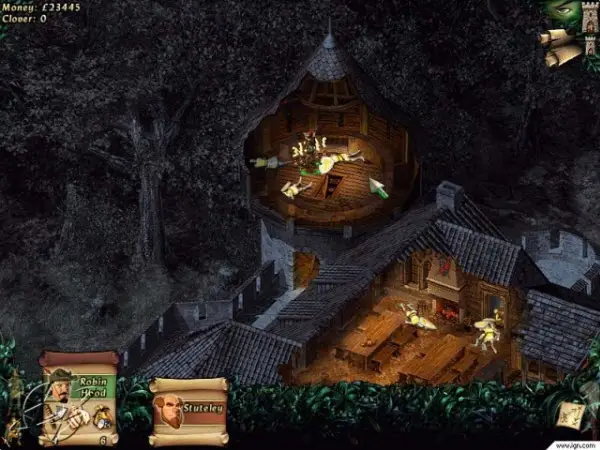Open the parchment map in the corner
Image resolution: width=600 pixels, height=450 pixels.
[571, 413]
